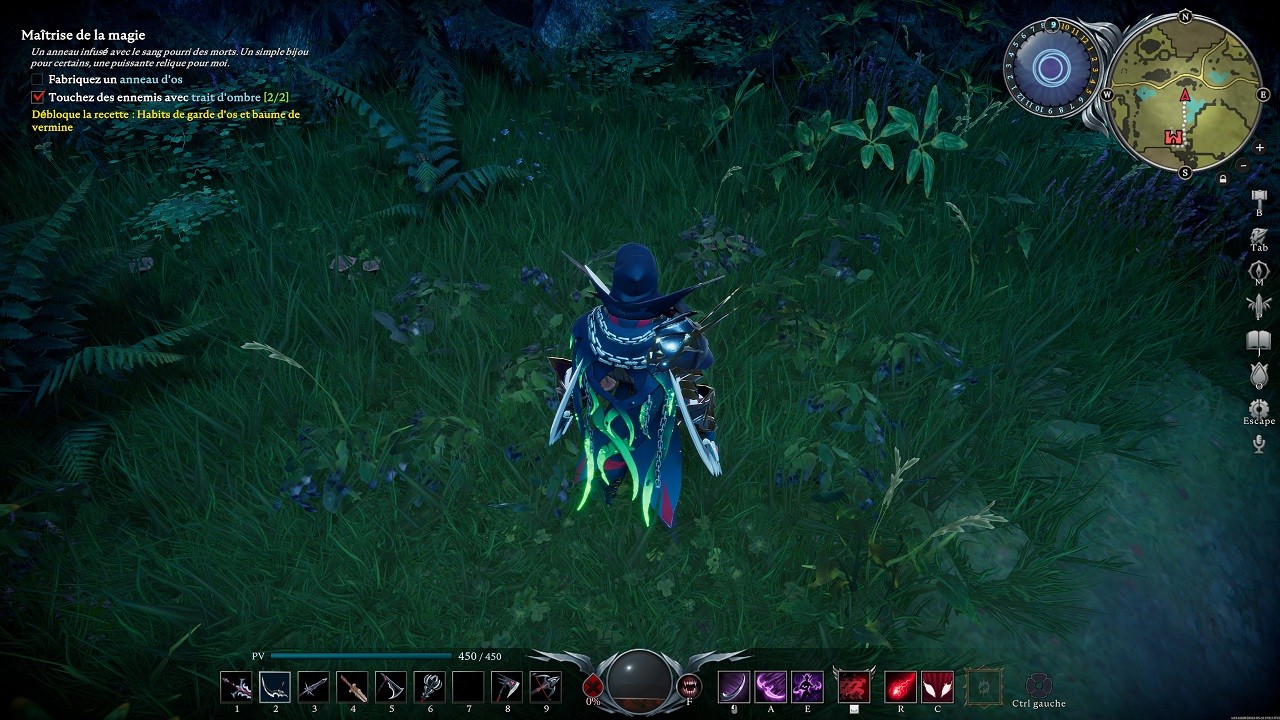Activate the red wolf form travel ability
The image size is (1280, 720).
(852, 685)
